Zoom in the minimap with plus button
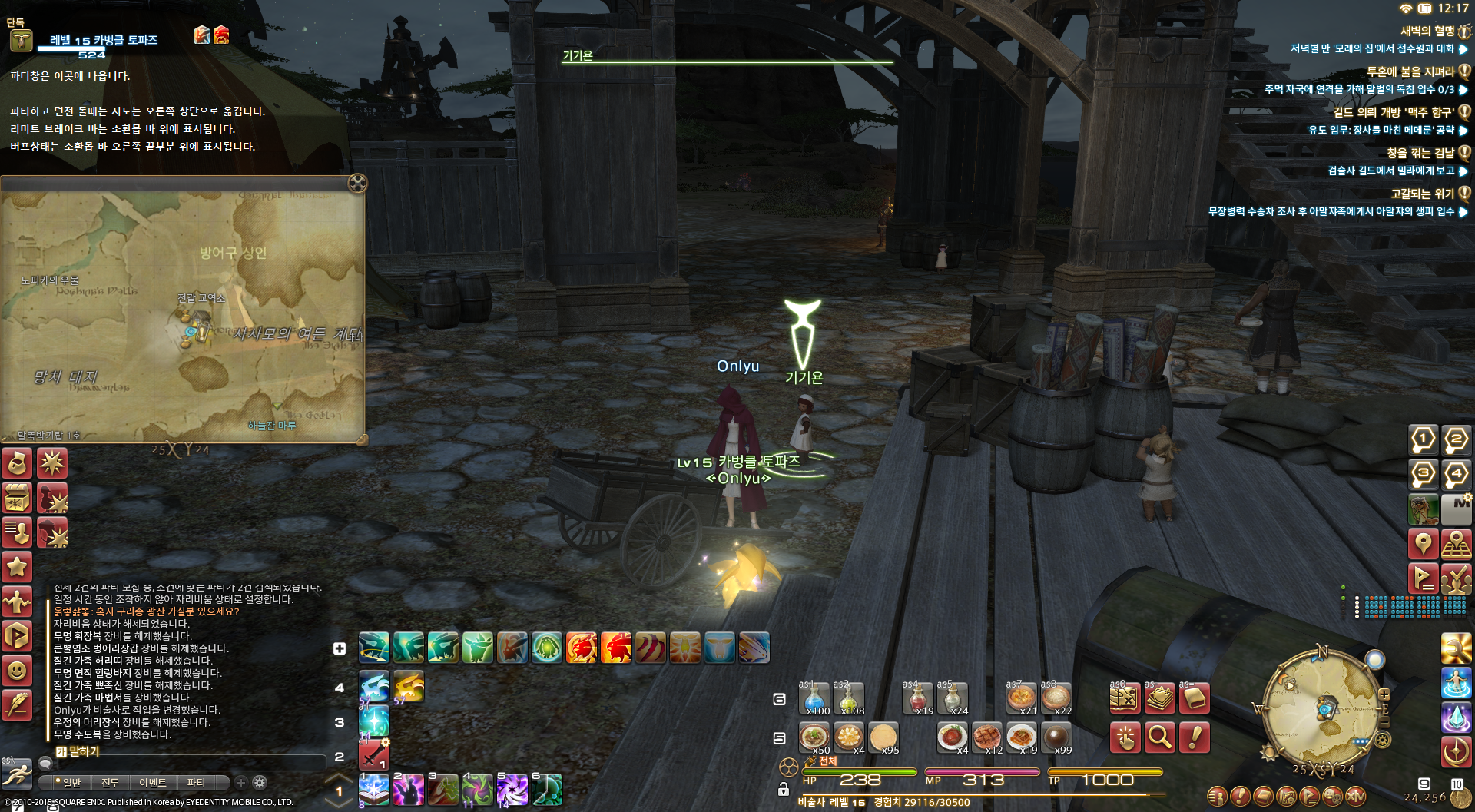1475x812 pixels. coord(1384,694)
